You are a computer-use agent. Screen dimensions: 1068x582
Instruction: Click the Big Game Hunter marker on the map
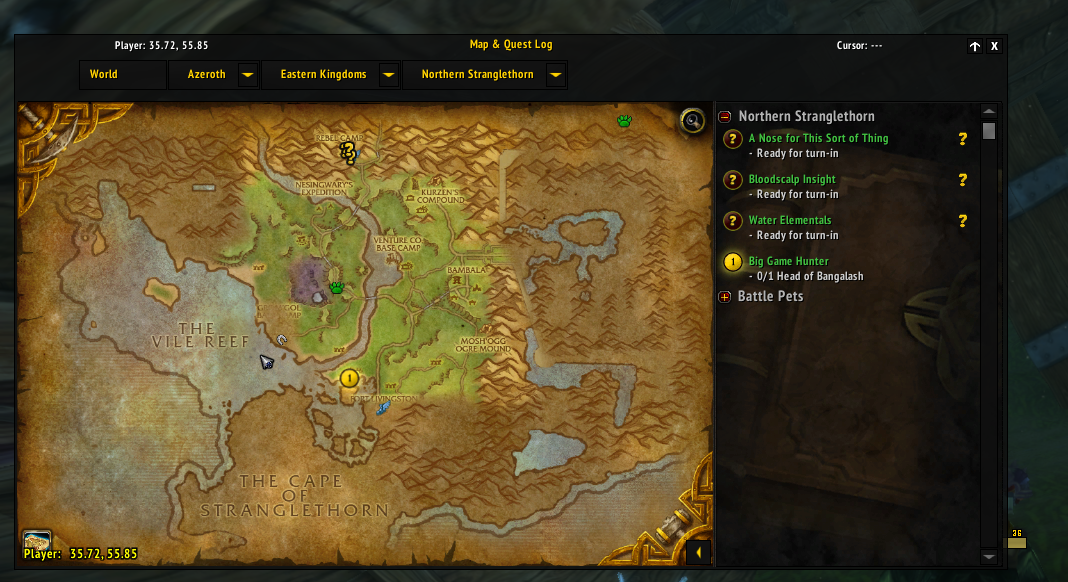pos(349,378)
